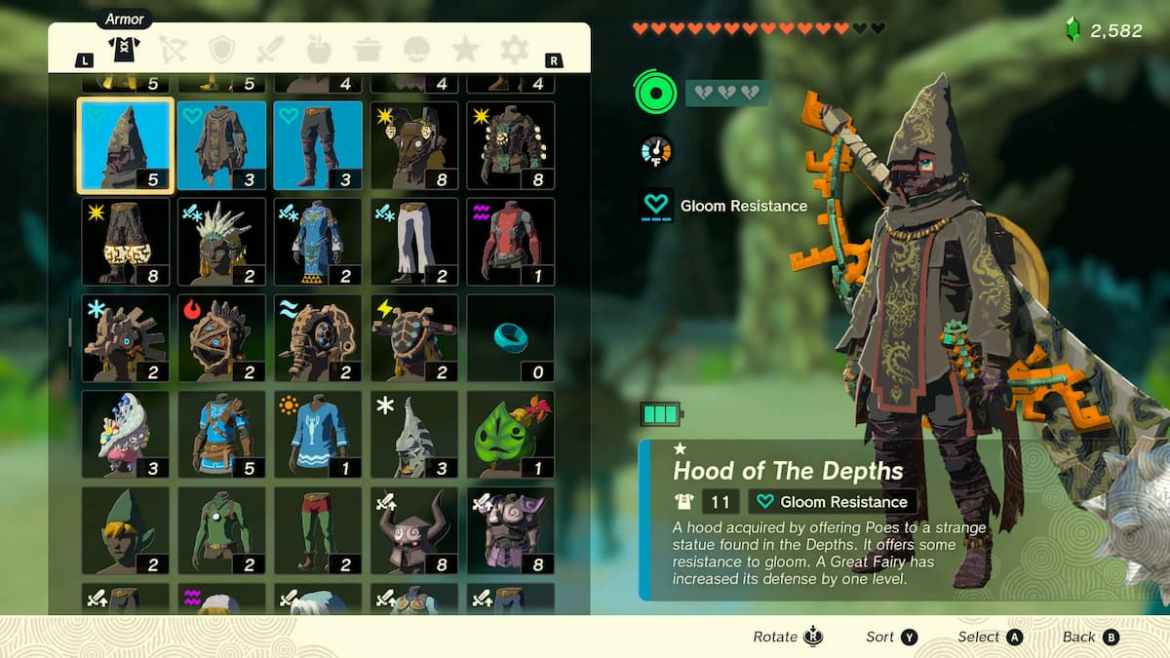
Task: Select the Hood of the Depths slot
Action: click(125, 145)
